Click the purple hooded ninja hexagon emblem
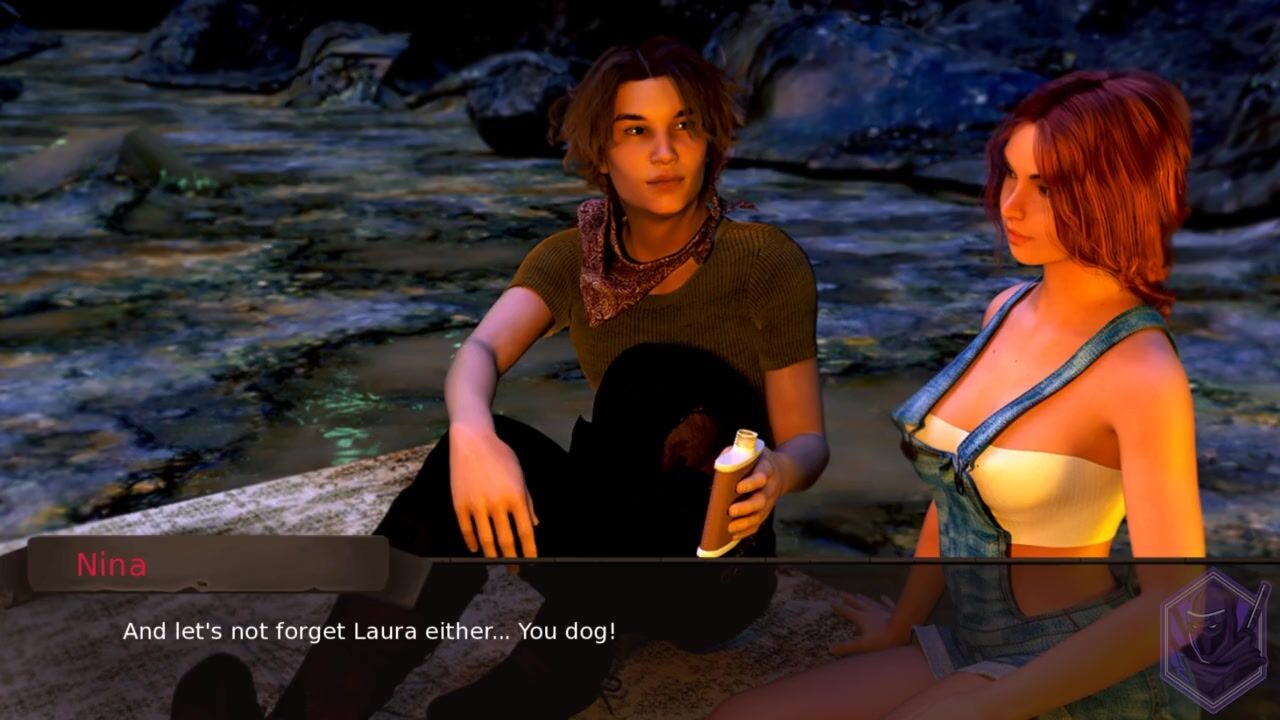This screenshot has width=1280, height=720. point(1214,640)
